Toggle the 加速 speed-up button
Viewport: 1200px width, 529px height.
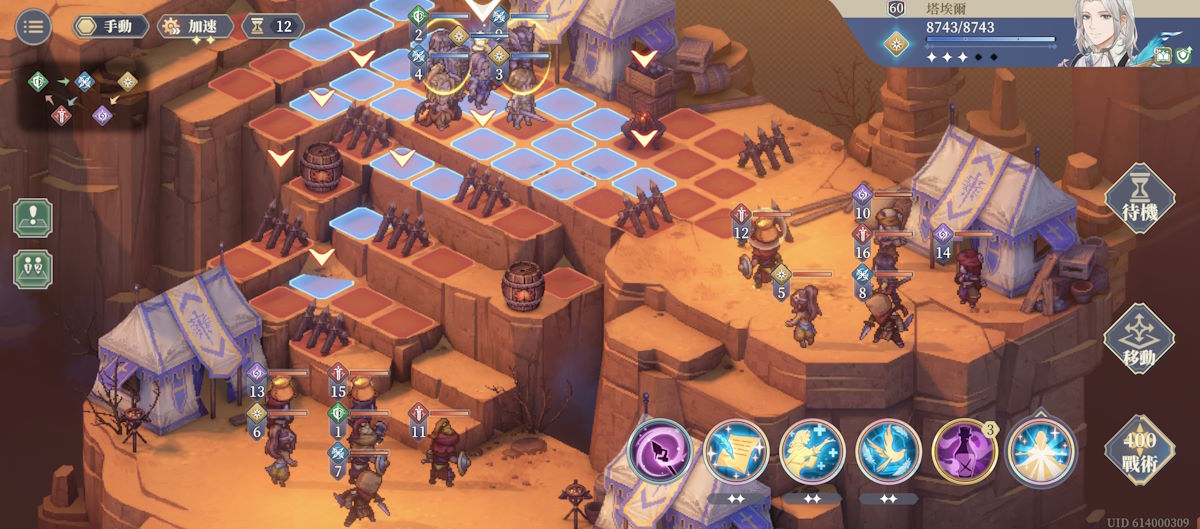pyautogui.click(x=196, y=26)
